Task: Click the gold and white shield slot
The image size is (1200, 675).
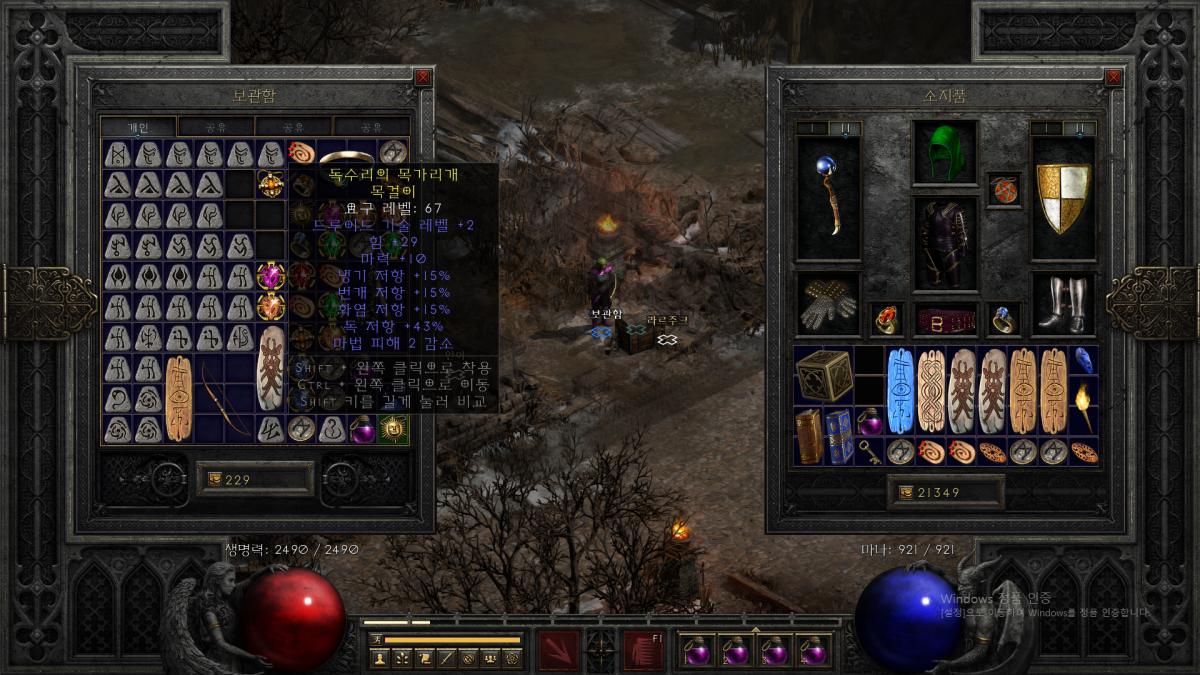Action: click(x=1063, y=197)
